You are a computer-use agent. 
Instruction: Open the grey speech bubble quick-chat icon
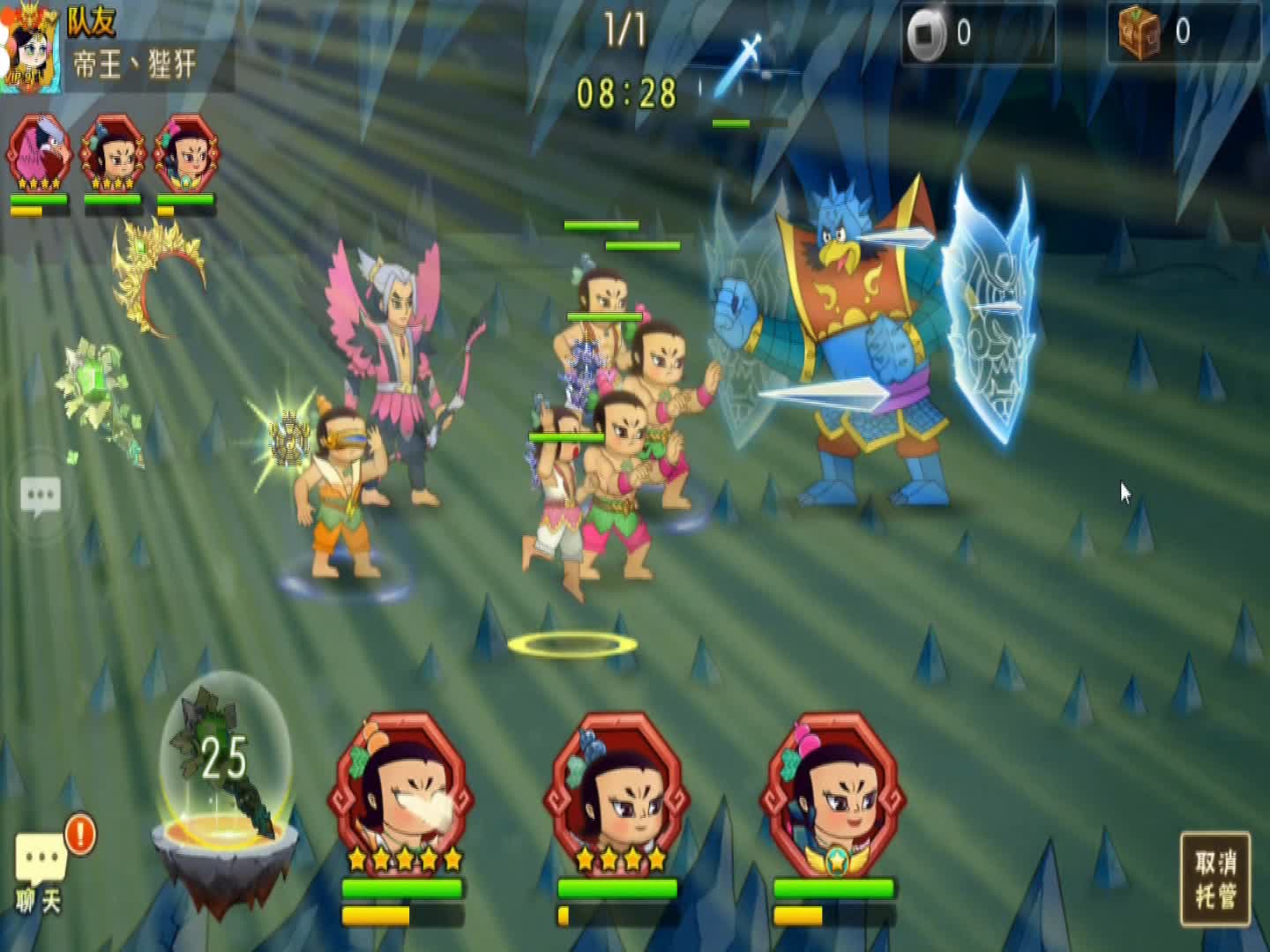41,495
